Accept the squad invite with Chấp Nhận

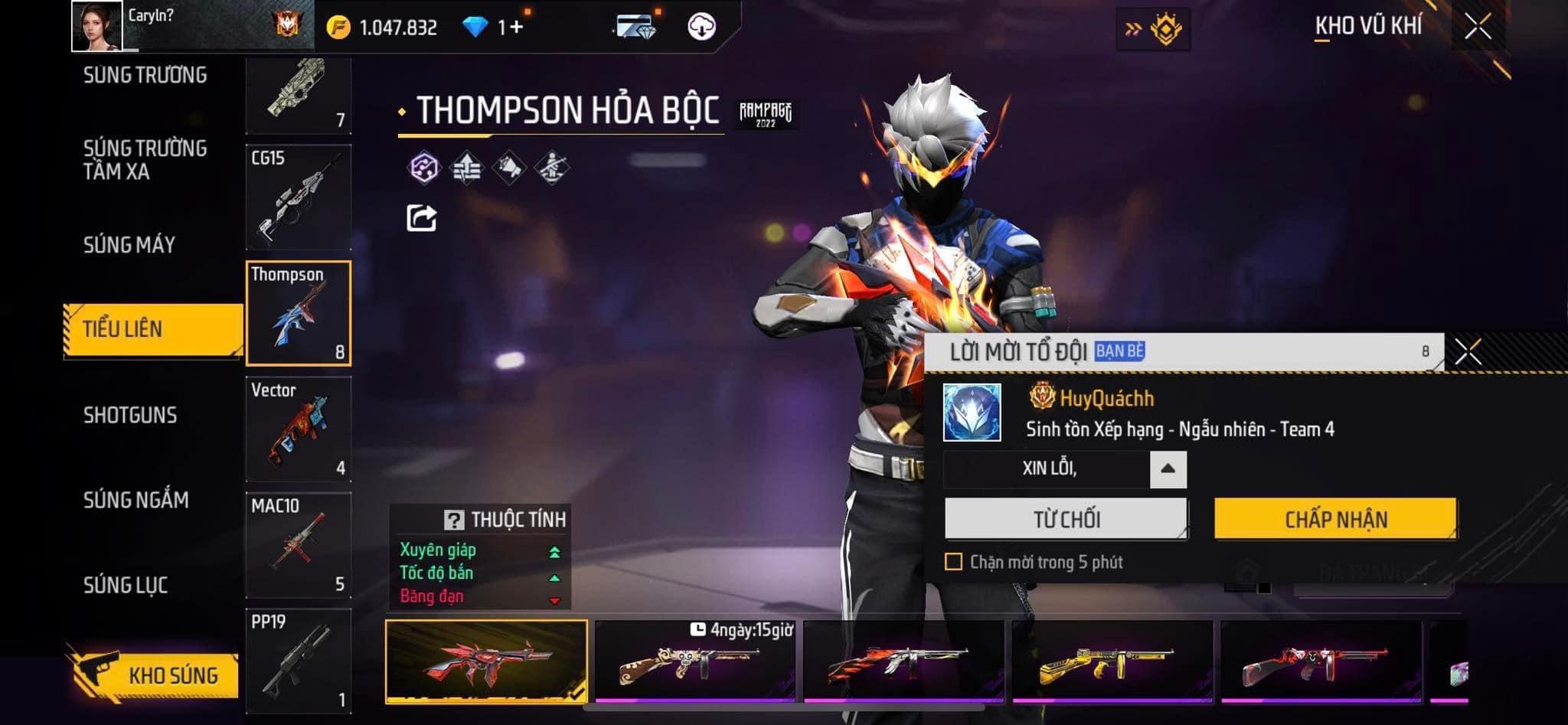(1335, 519)
